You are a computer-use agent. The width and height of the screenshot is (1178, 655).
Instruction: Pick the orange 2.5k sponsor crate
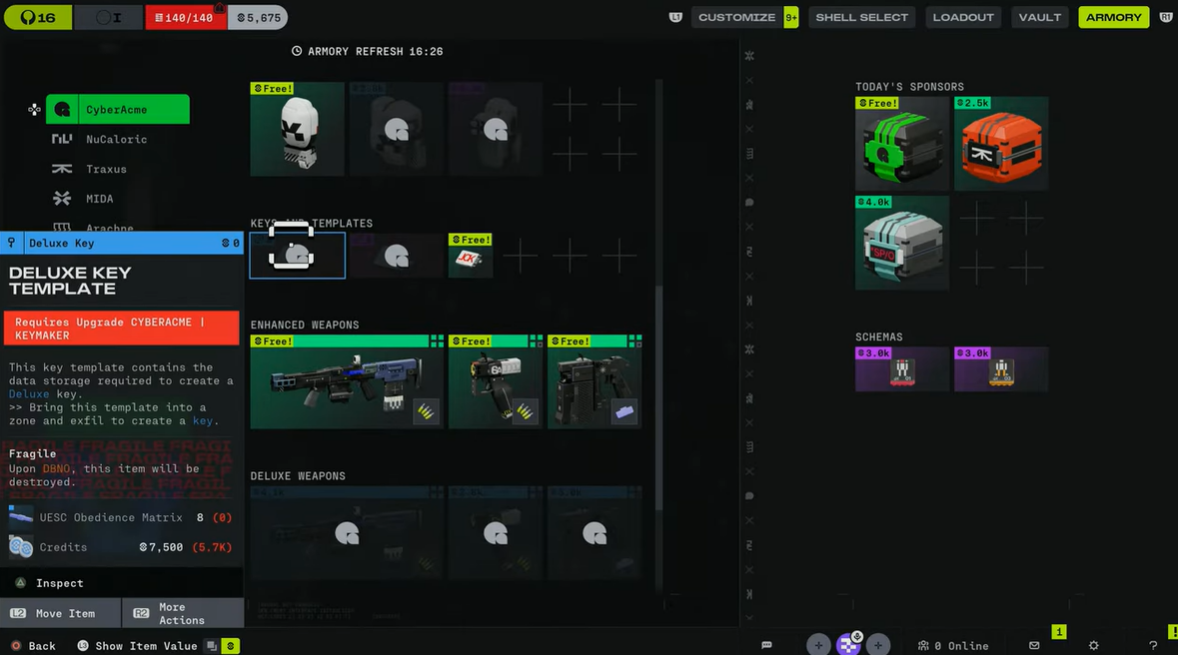[x=1000, y=144]
